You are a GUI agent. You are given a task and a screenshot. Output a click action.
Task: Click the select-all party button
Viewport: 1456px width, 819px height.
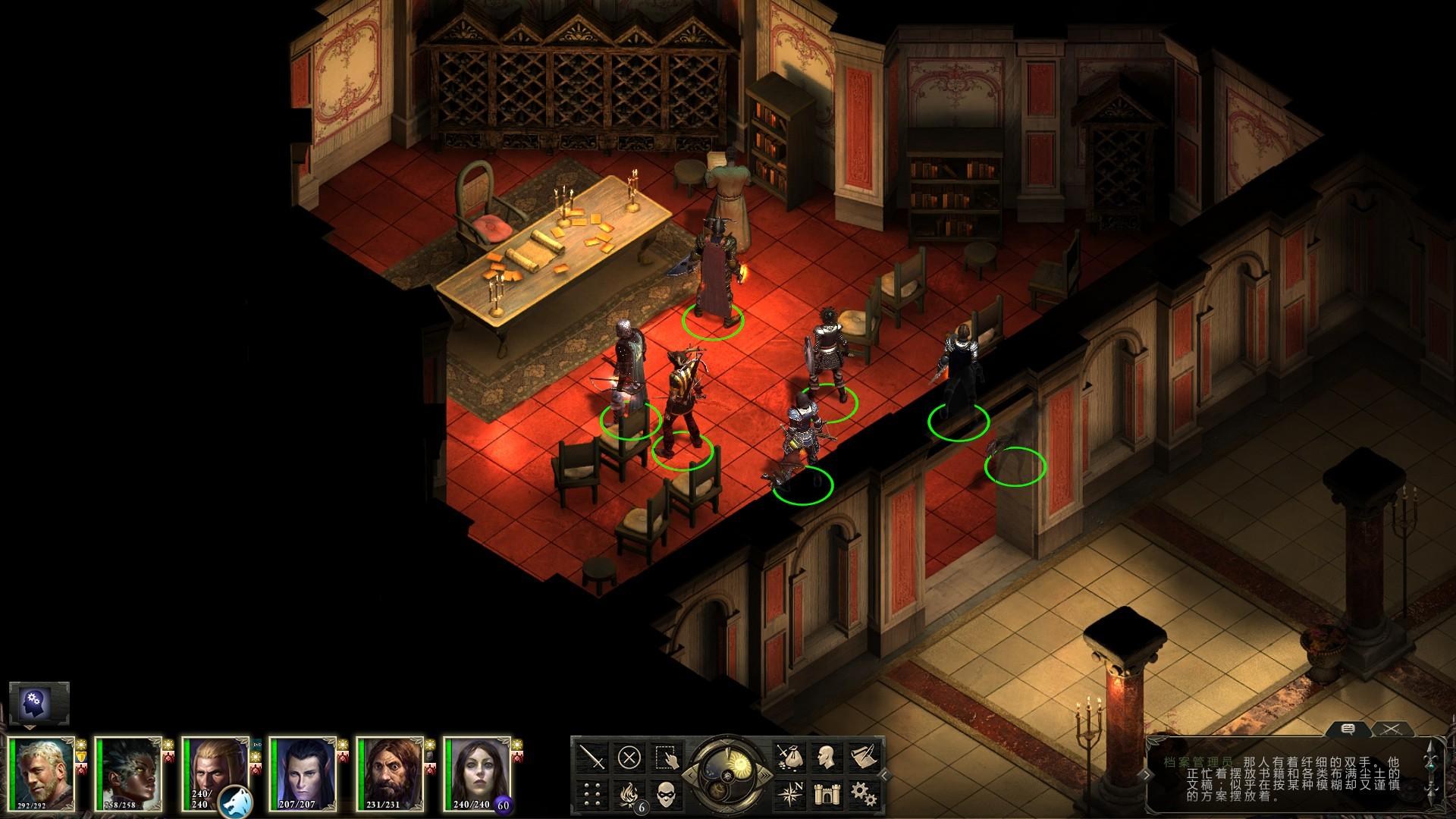tap(667, 757)
